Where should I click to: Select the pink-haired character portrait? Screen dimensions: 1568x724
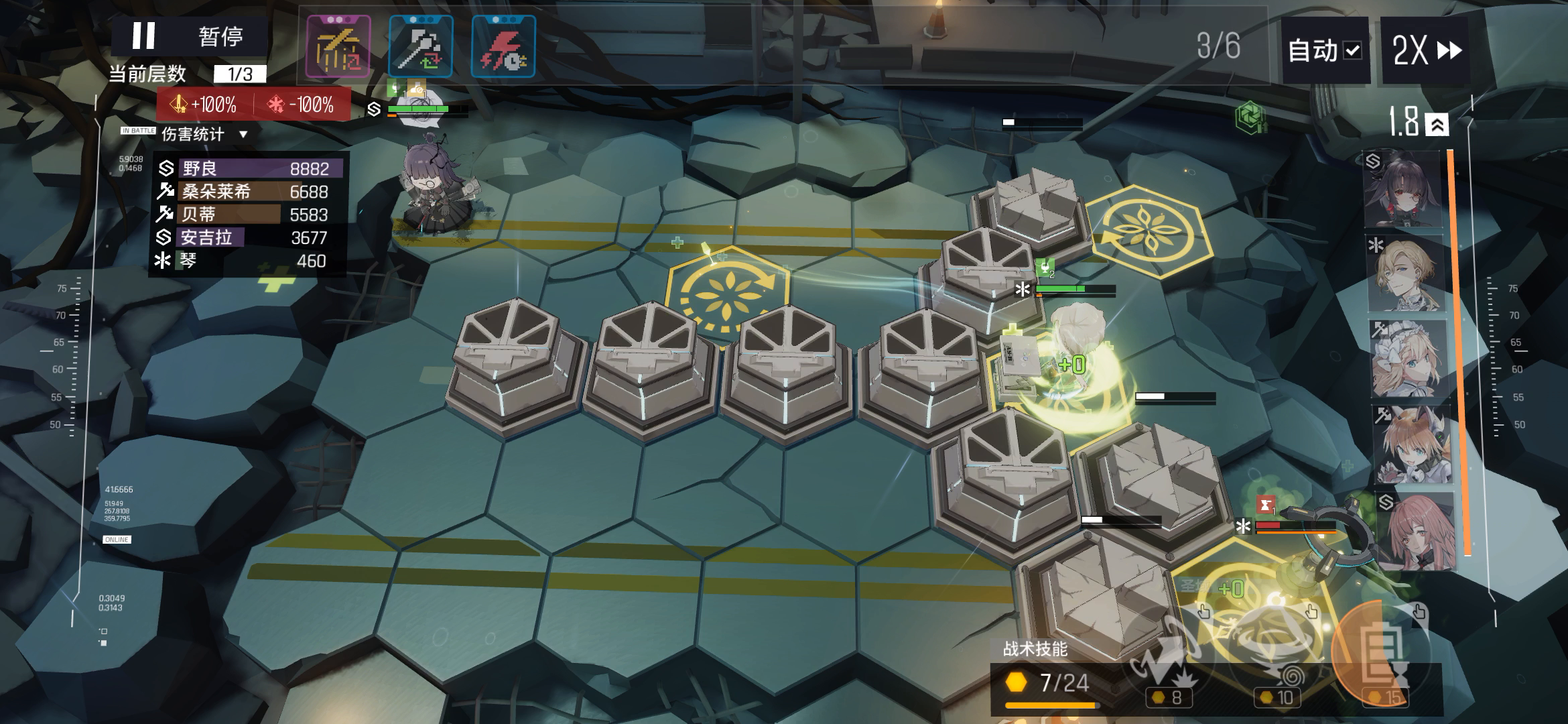pos(1414,531)
